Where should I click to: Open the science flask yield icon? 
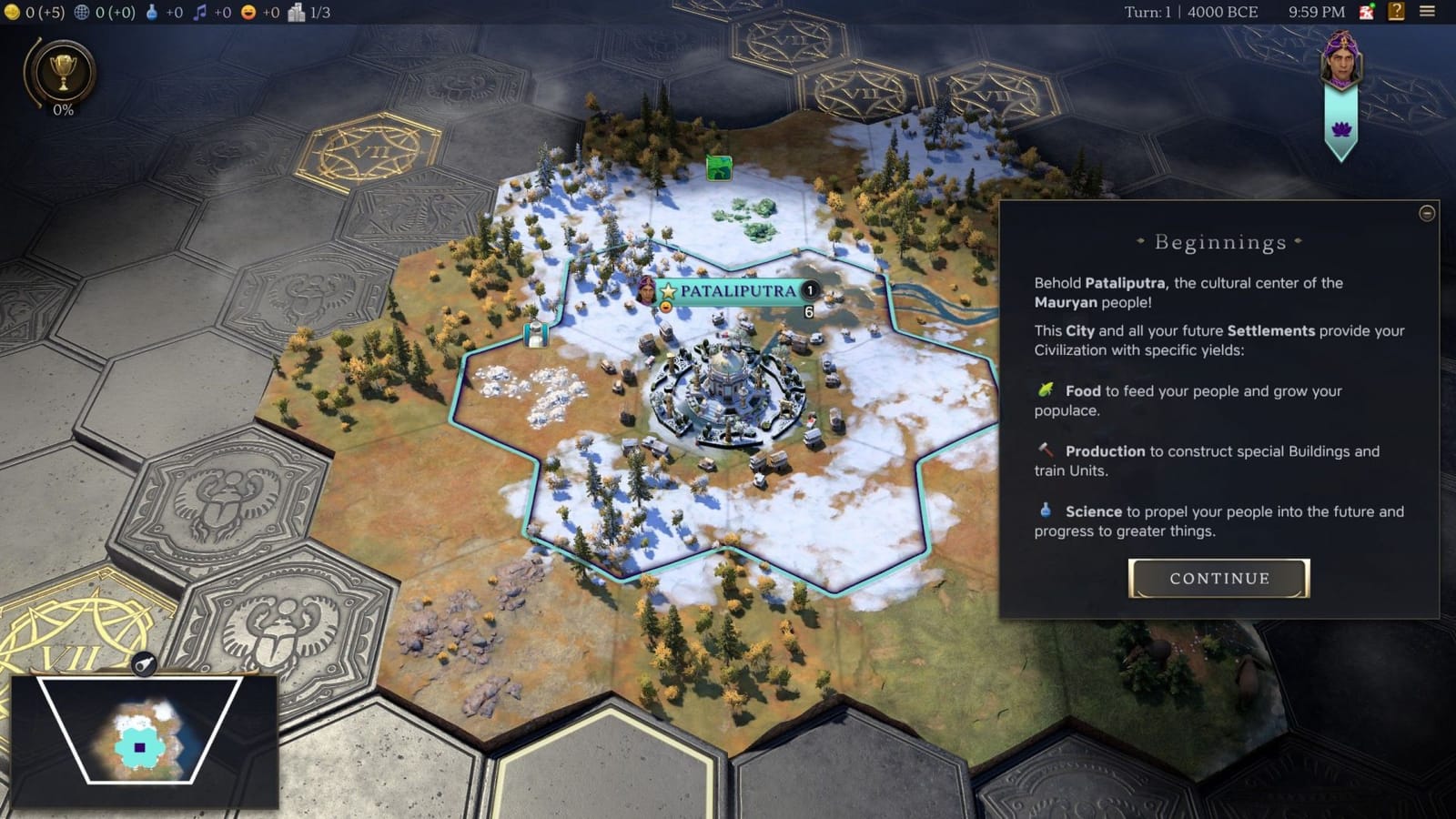151,12
